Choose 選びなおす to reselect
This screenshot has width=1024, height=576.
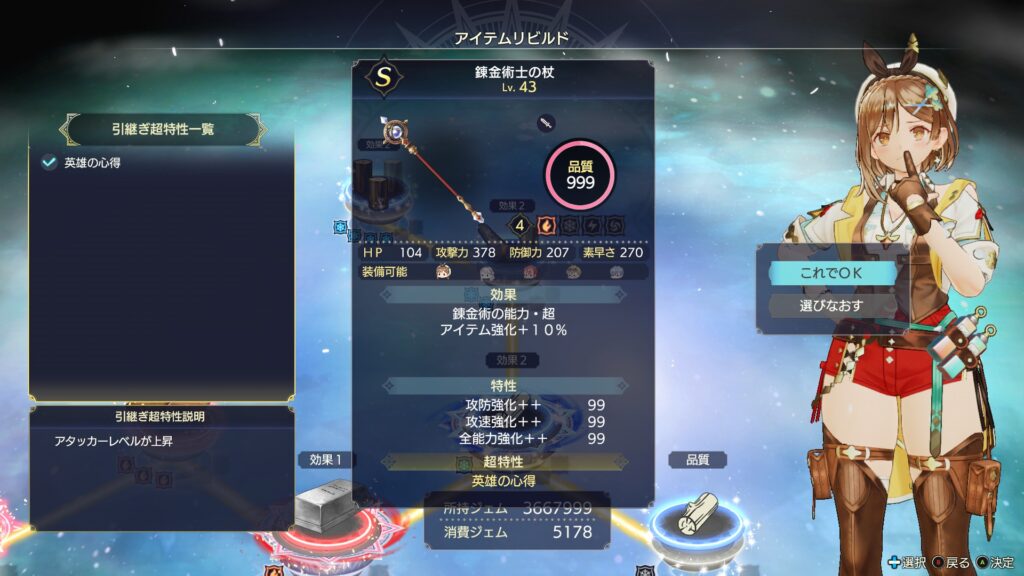pyautogui.click(x=831, y=304)
